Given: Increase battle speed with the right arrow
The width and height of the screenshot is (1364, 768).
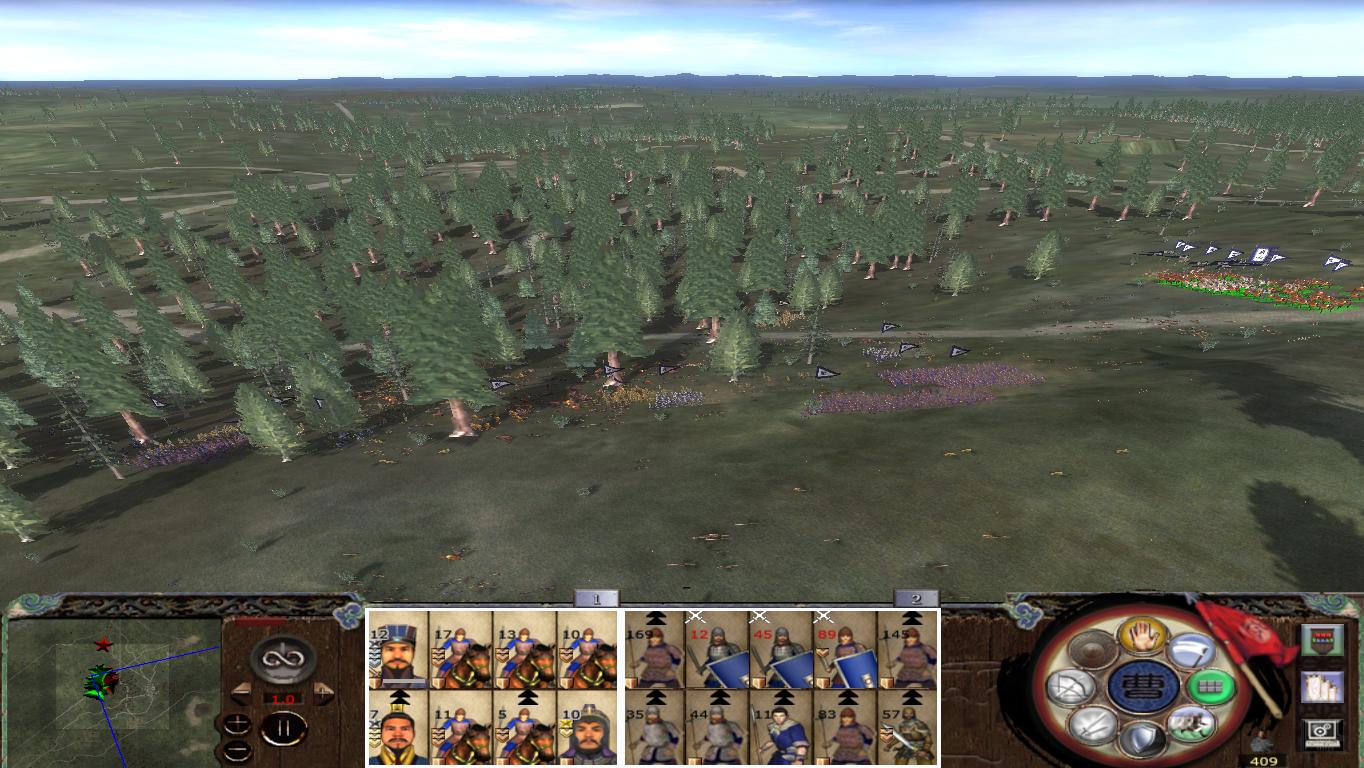Looking at the screenshot, I should (321, 692).
